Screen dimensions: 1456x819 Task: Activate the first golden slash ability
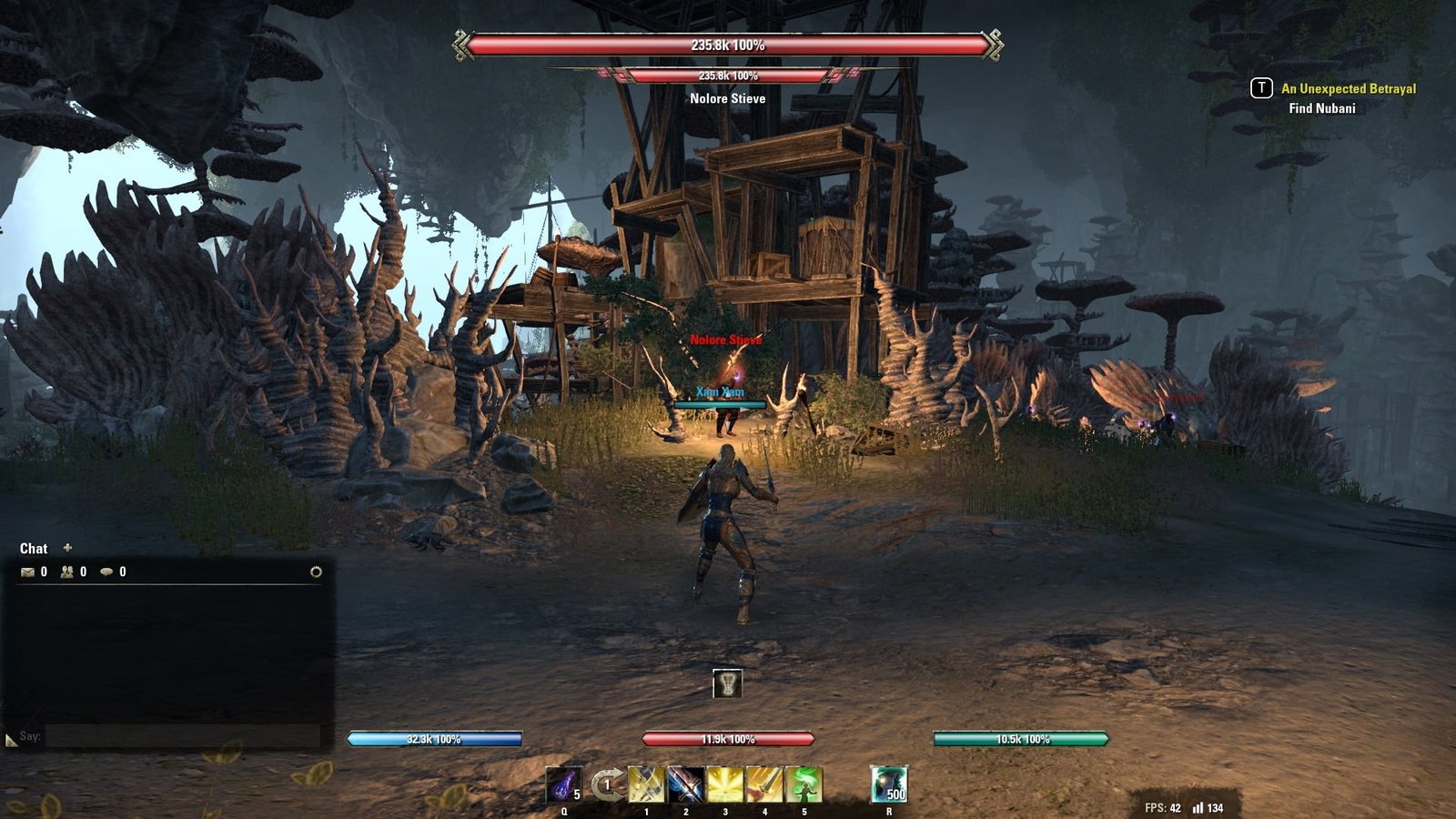pos(646,784)
